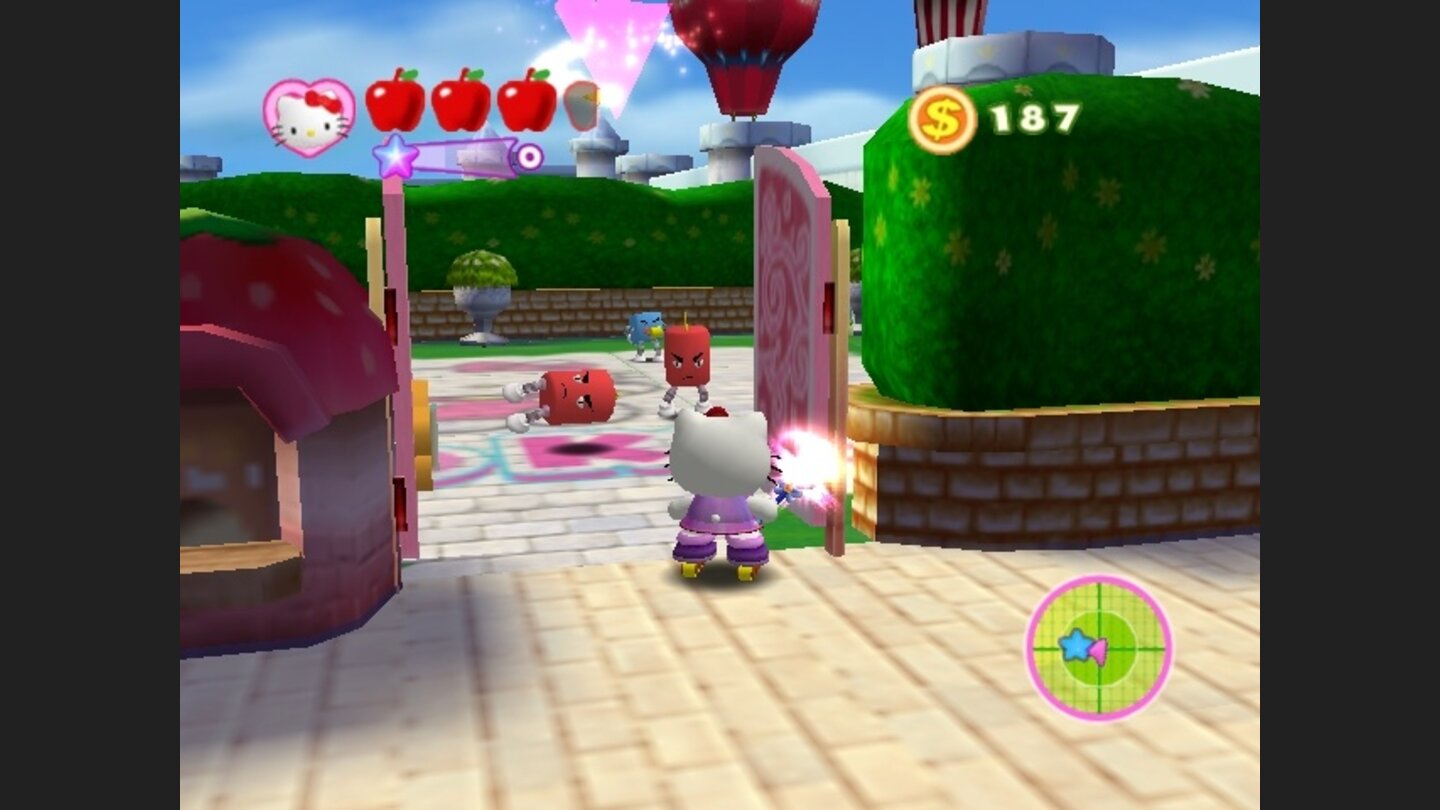Toggle the circular target at the meter's end
This screenshot has width=1440, height=810.
pyautogui.click(x=530, y=157)
